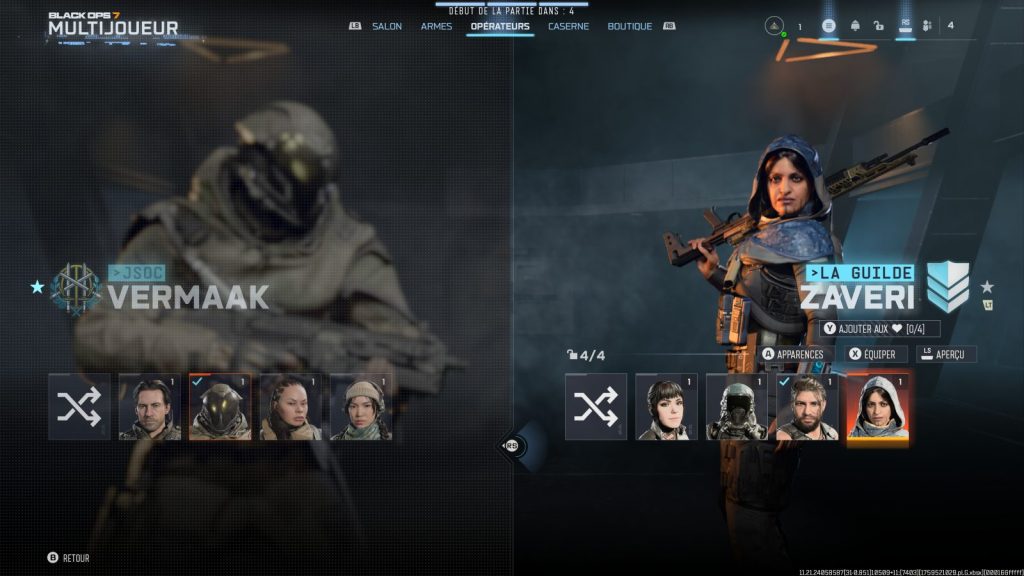Select the pilot-helmet Guilde operator
This screenshot has height=576, width=1024.
(737, 407)
